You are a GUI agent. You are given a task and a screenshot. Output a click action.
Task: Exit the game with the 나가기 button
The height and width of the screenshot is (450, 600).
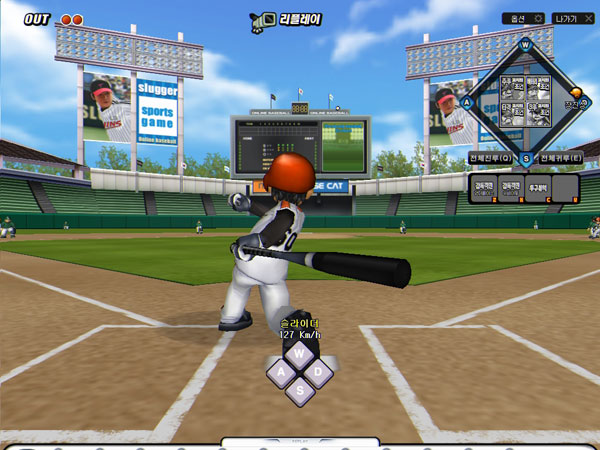(575, 19)
